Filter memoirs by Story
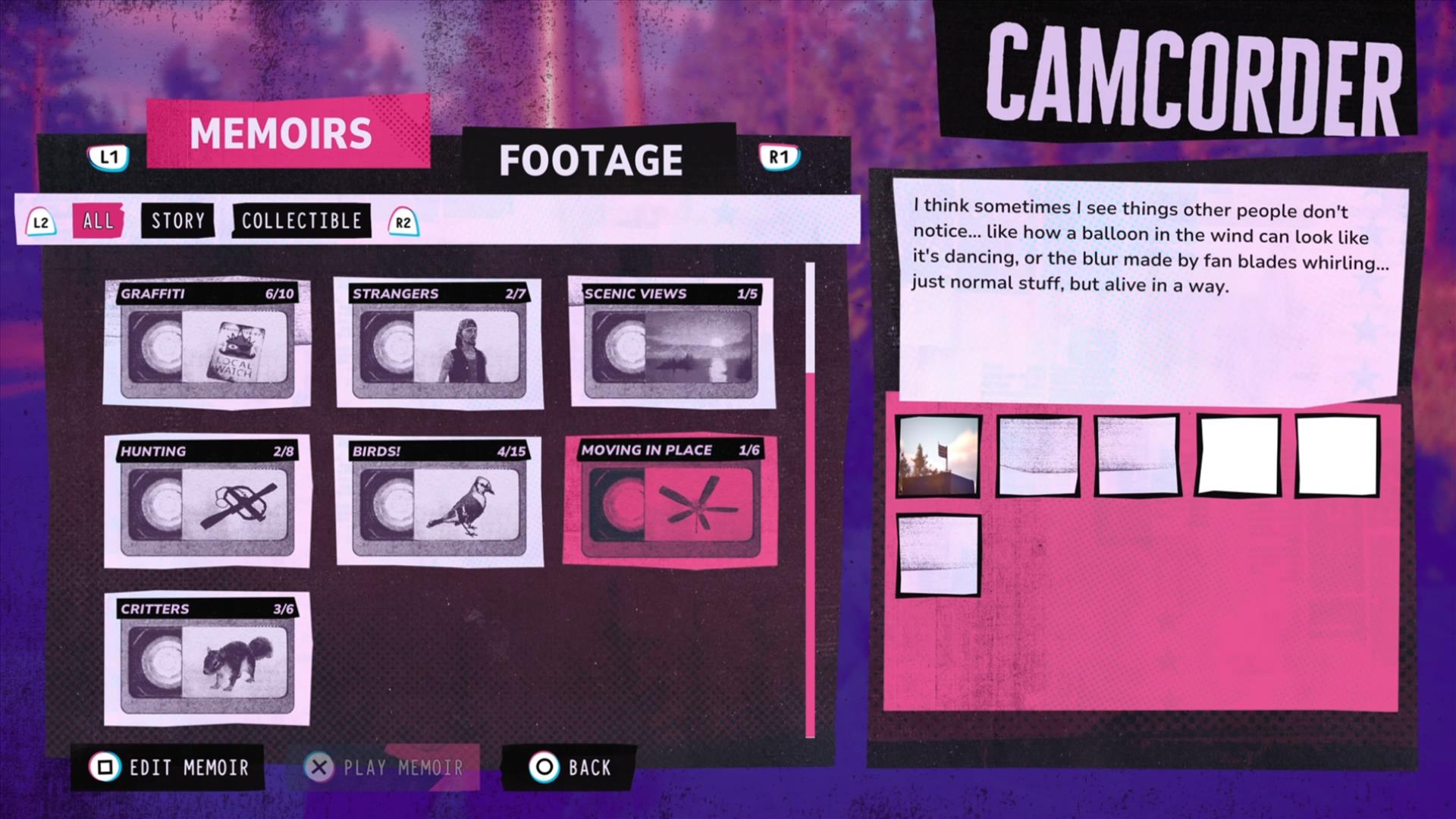This screenshot has height=819, width=1456. tap(178, 221)
